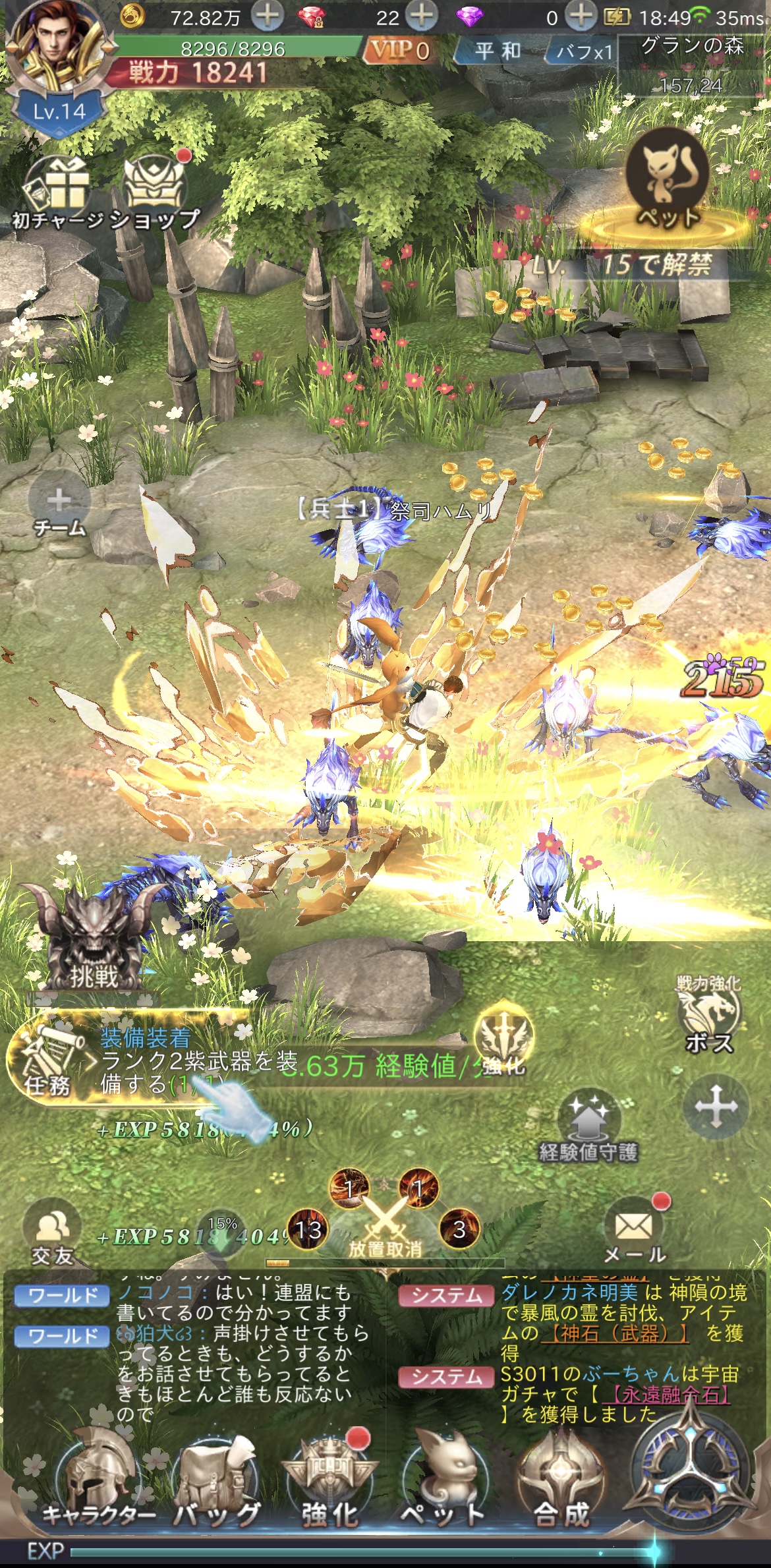Toggle the 平和 combat mode
Image resolution: width=771 pixels, height=1568 pixels.
click(x=498, y=51)
